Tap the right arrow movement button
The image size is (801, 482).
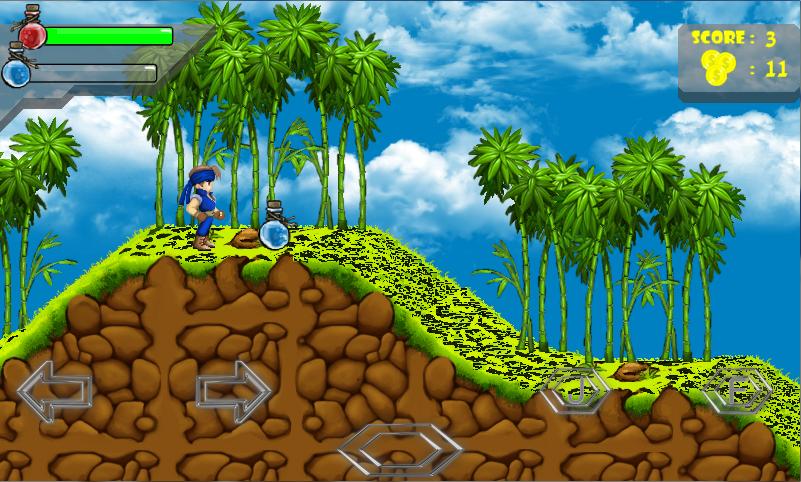[234, 390]
